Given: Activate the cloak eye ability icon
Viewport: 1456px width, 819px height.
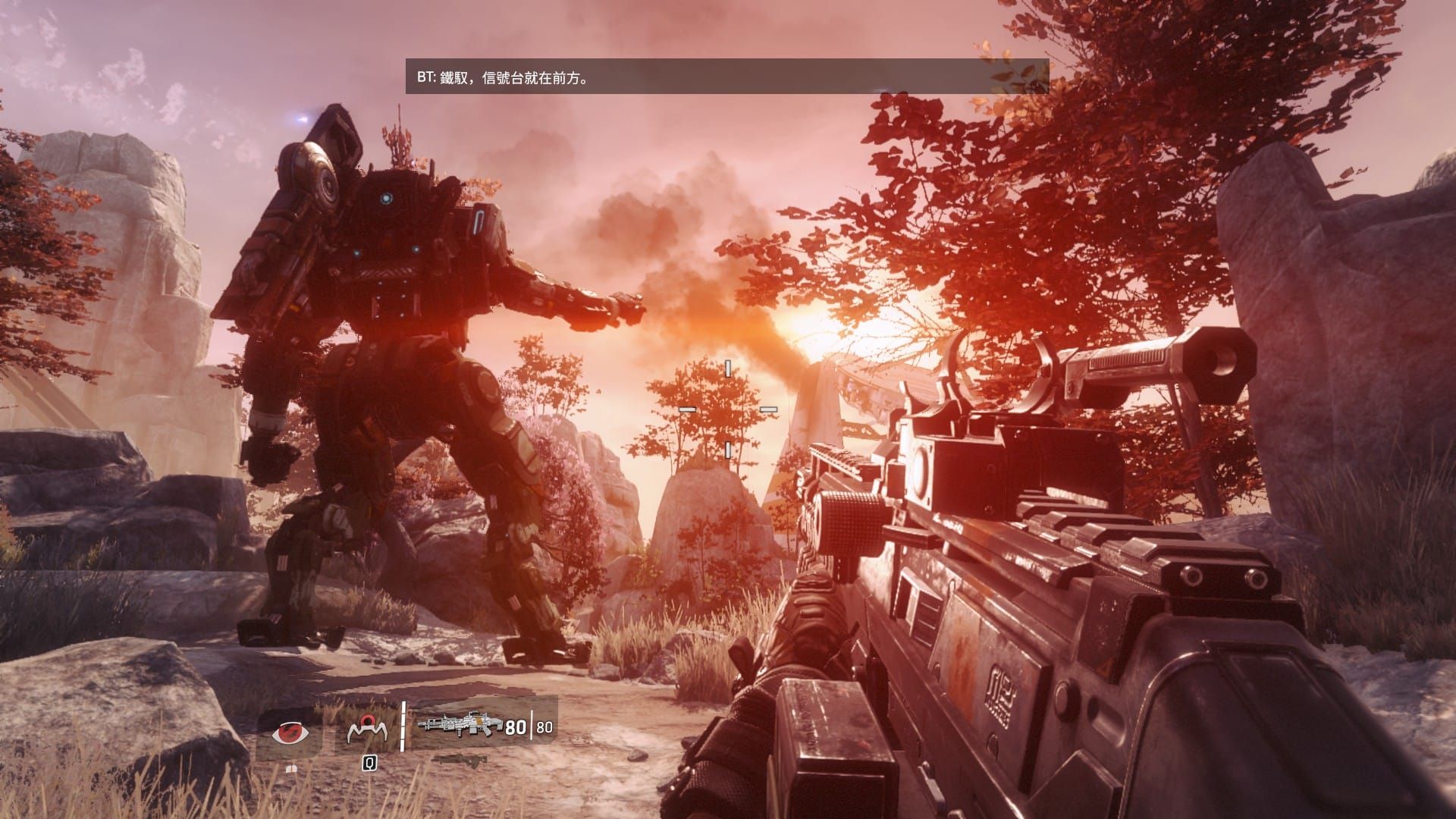Looking at the screenshot, I should [291, 733].
